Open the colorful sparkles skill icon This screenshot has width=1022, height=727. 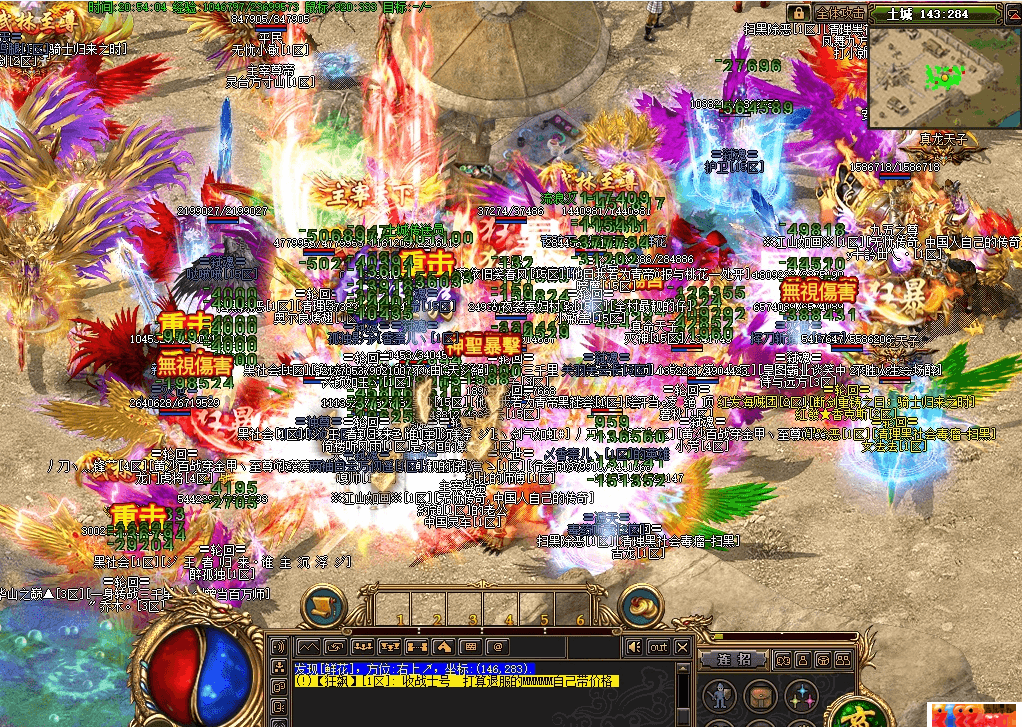[800, 697]
